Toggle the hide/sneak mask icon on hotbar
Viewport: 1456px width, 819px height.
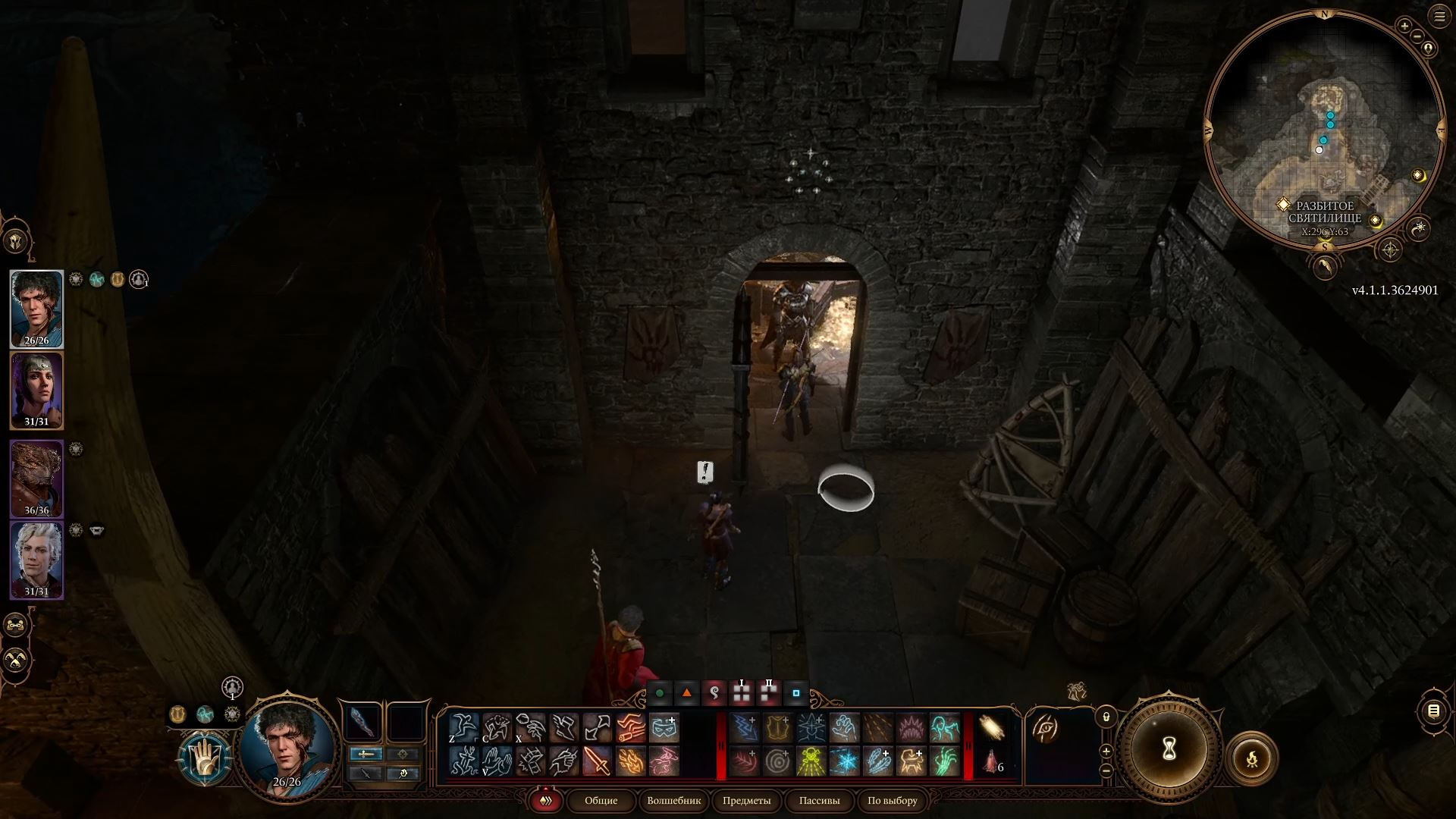(x=665, y=726)
